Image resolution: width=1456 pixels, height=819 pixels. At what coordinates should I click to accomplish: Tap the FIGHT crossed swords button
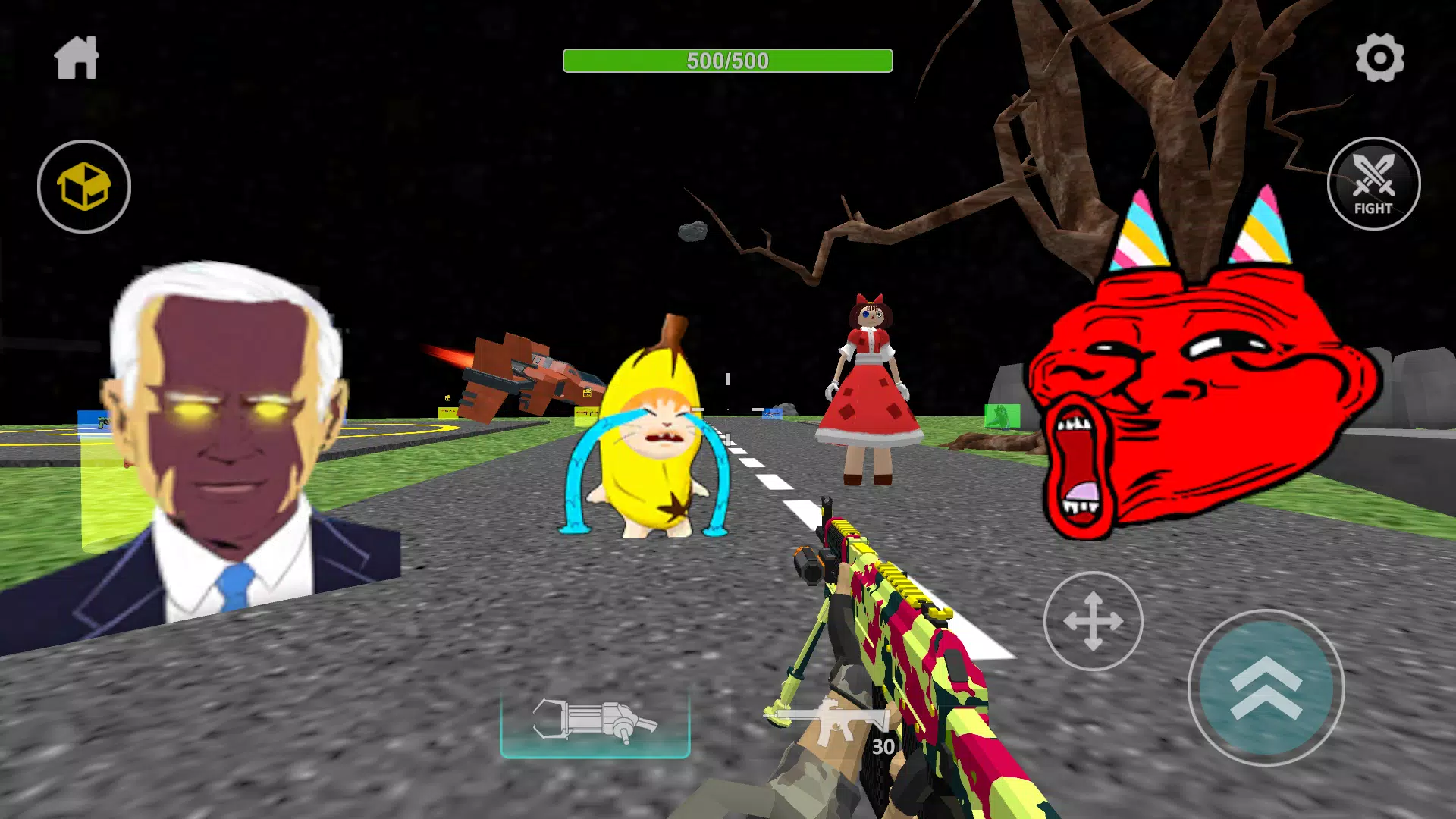1373,184
